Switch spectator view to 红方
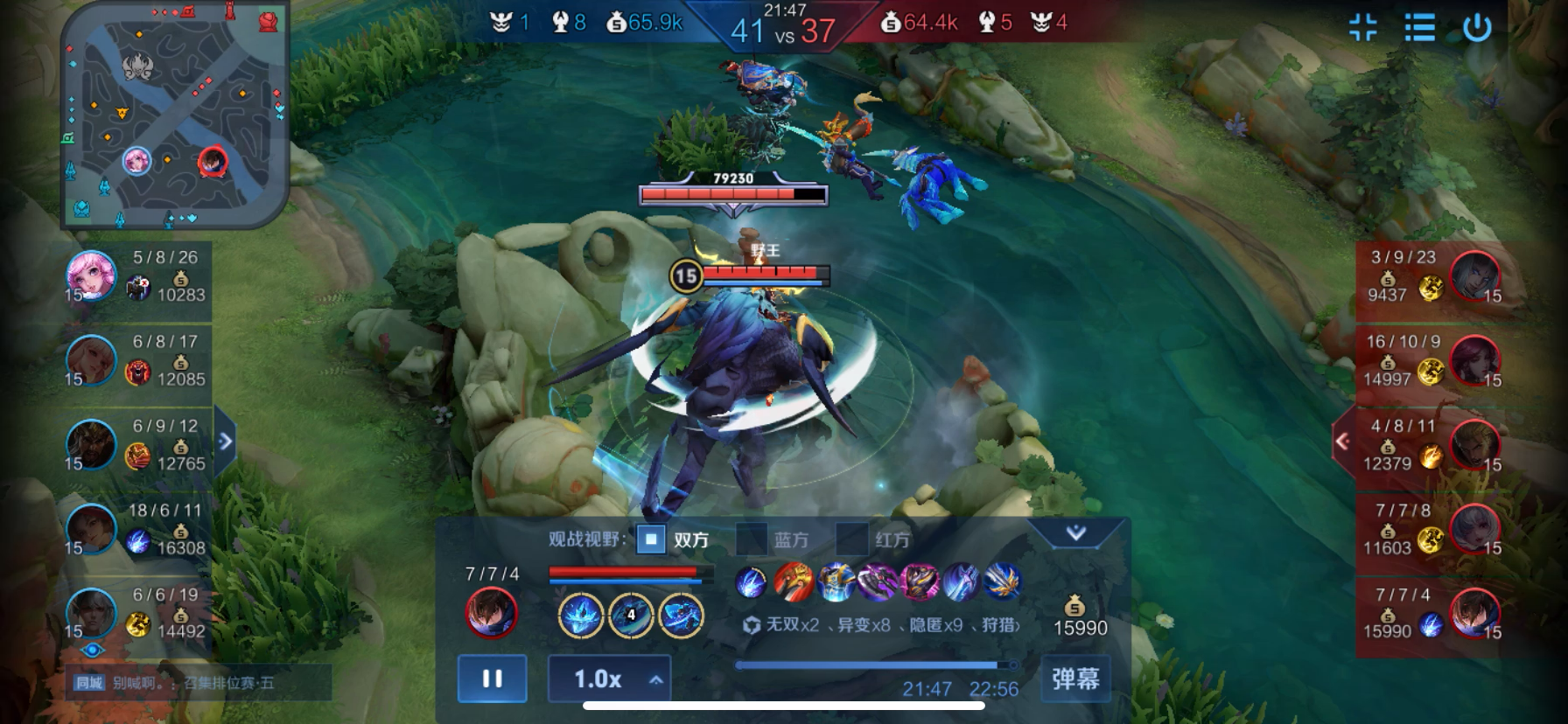 click(x=851, y=540)
